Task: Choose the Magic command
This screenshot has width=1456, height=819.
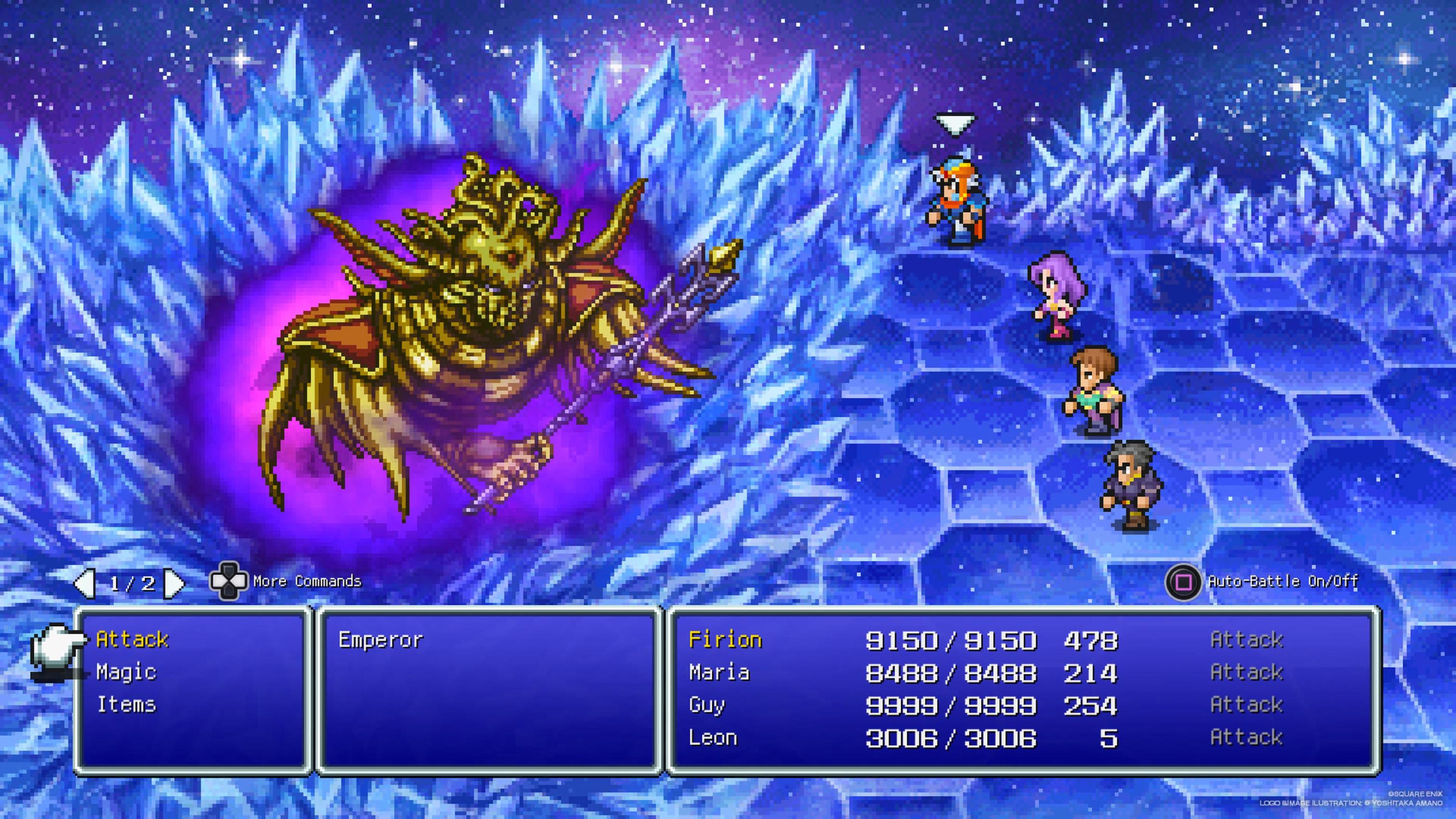Action: click(126, 672)
